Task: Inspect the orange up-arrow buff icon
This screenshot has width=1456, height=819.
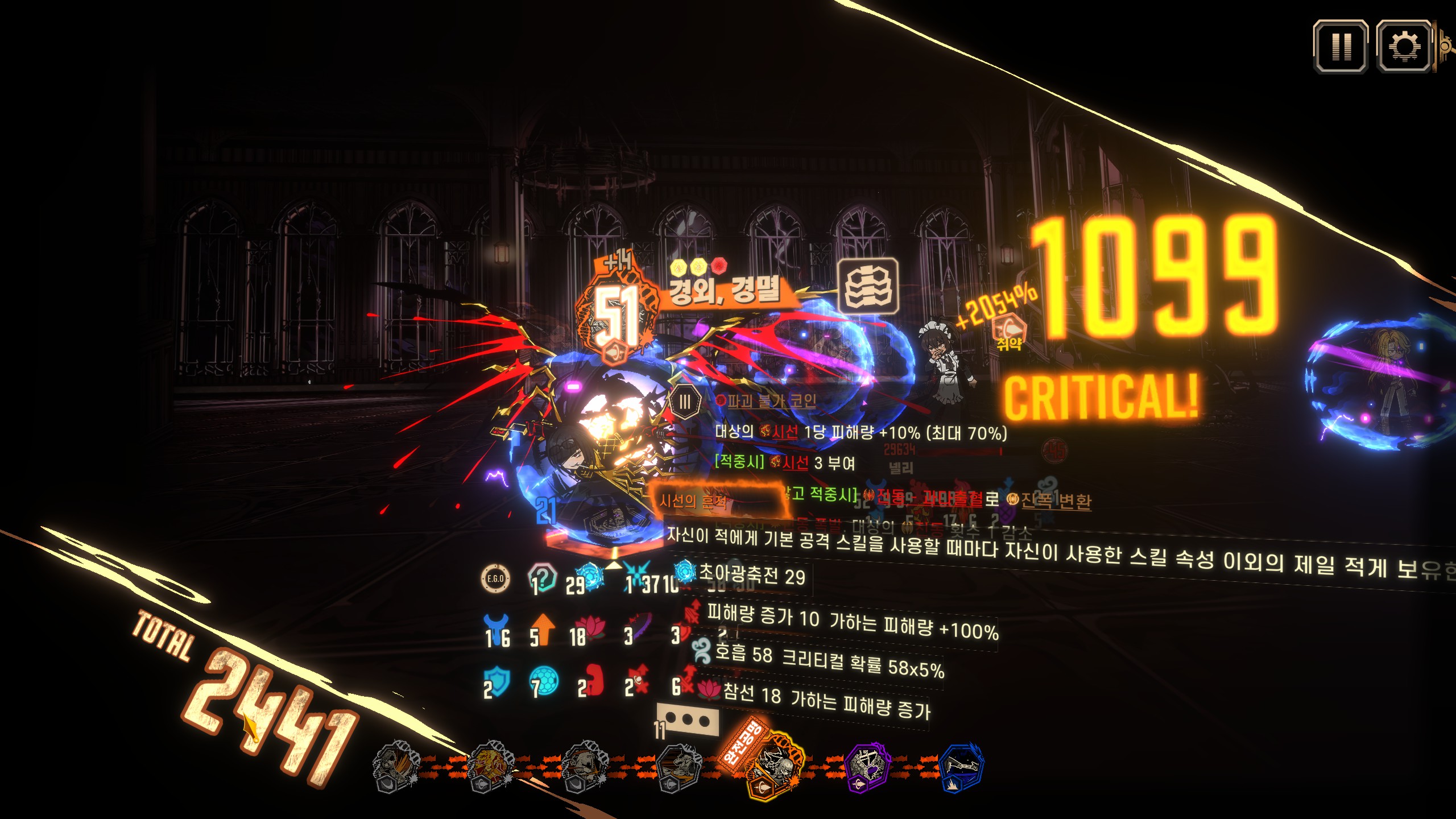Action: (x=544, y=628)
